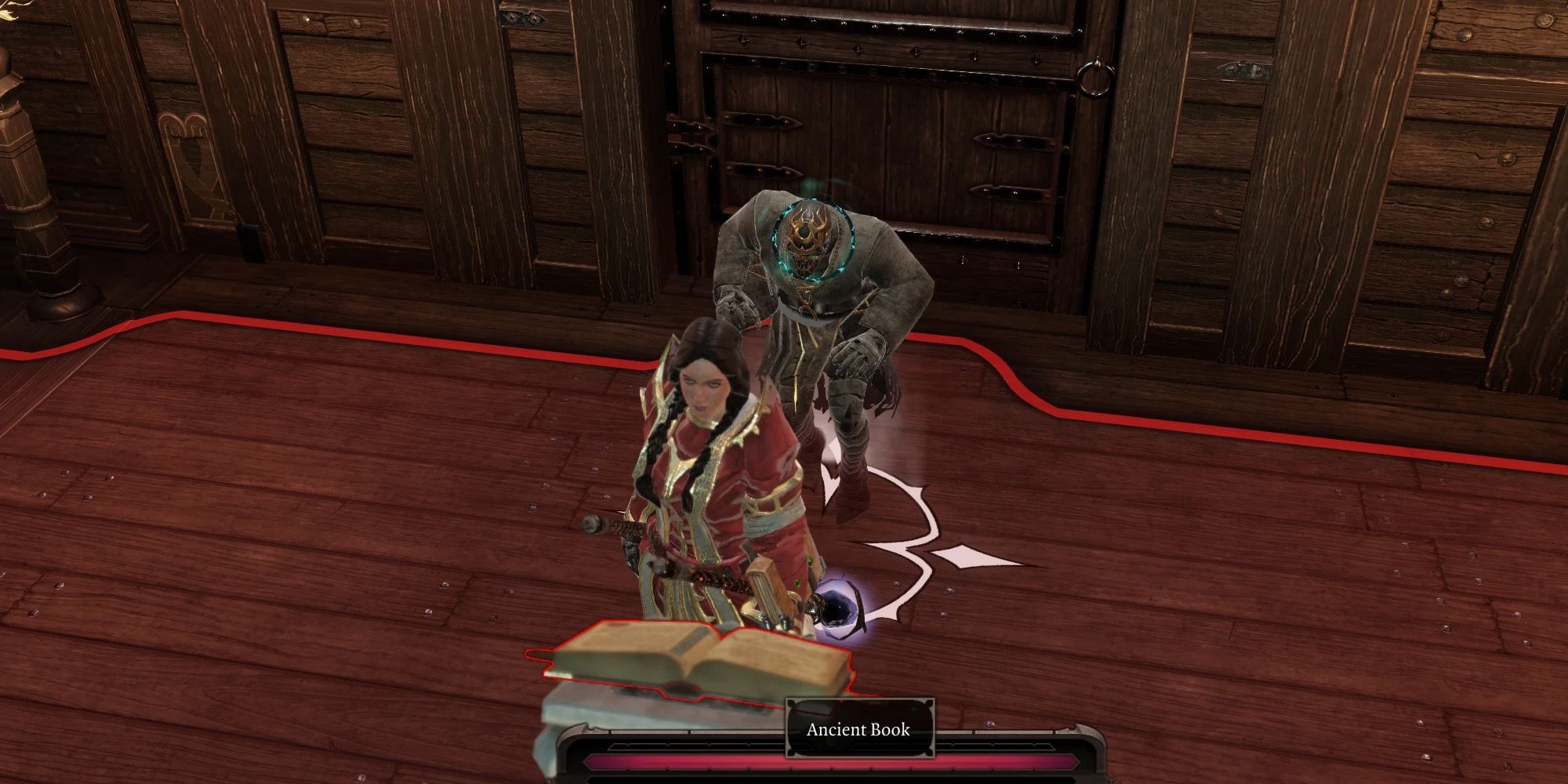Click the Ancient Book tooltip nameplate
This screenshot has width=1568, height=784.
(857, 731)
